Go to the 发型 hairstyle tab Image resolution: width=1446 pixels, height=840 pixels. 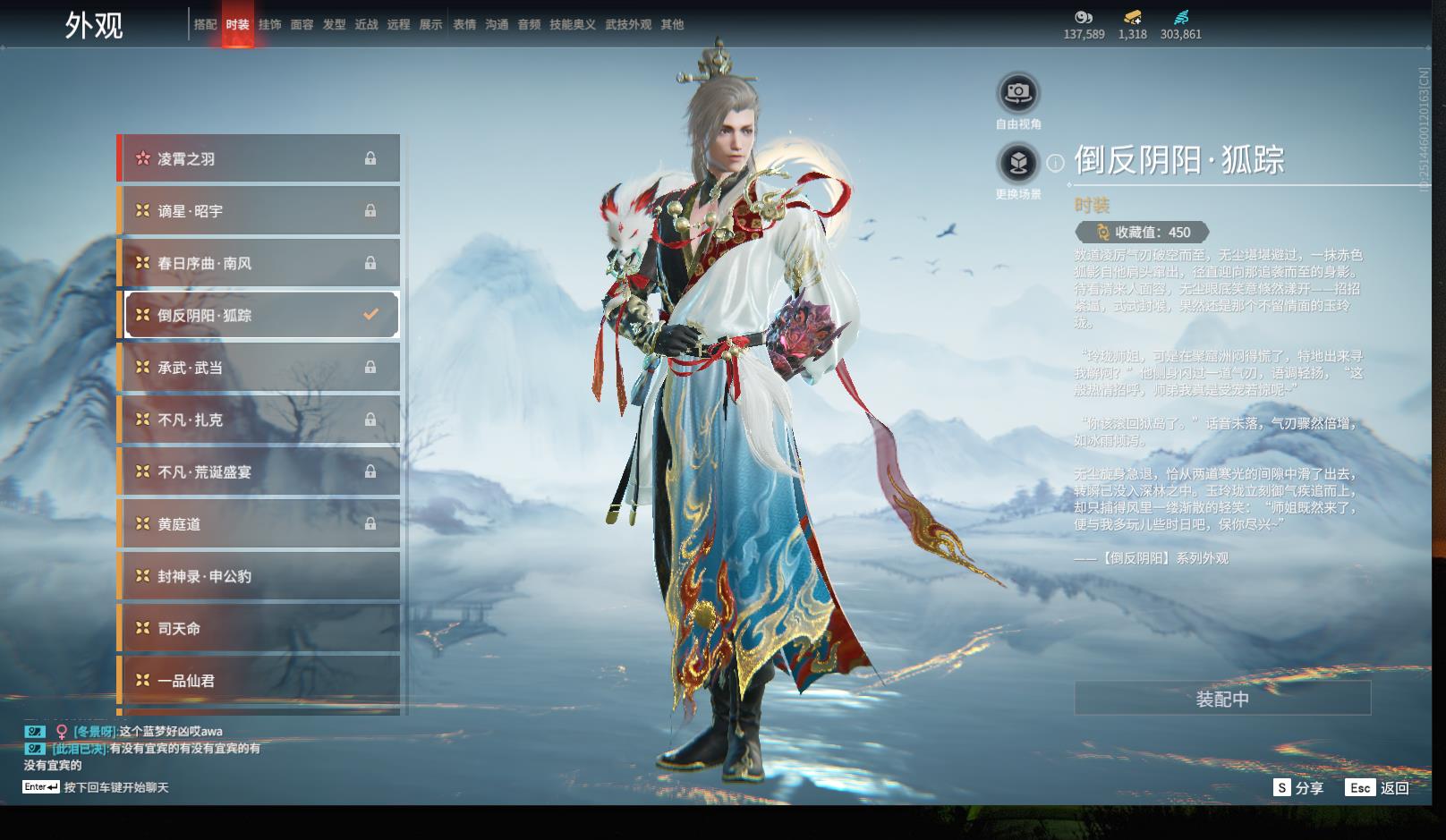[x=335, y=25]
